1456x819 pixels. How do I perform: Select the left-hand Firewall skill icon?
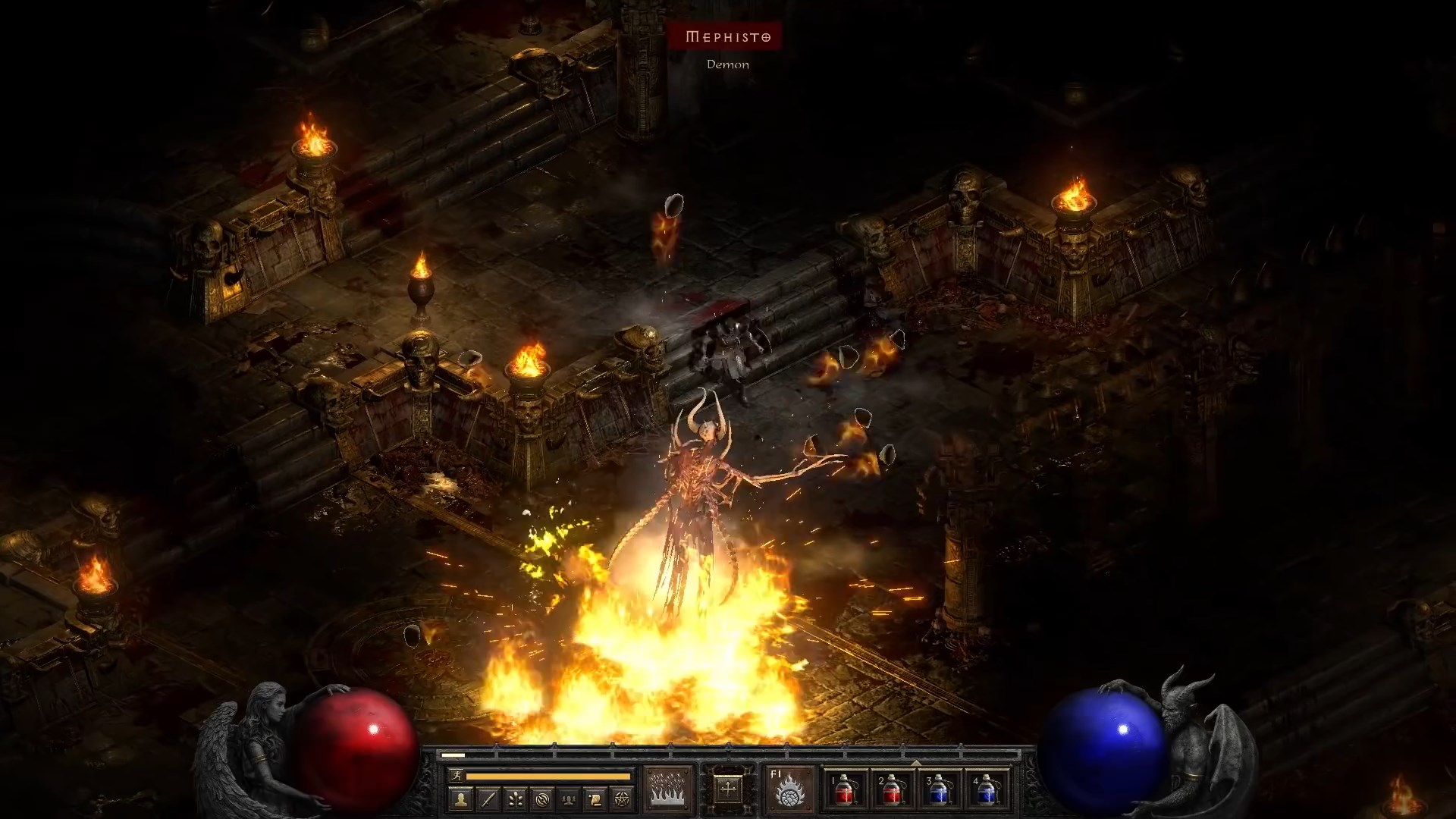coord(669,789)
